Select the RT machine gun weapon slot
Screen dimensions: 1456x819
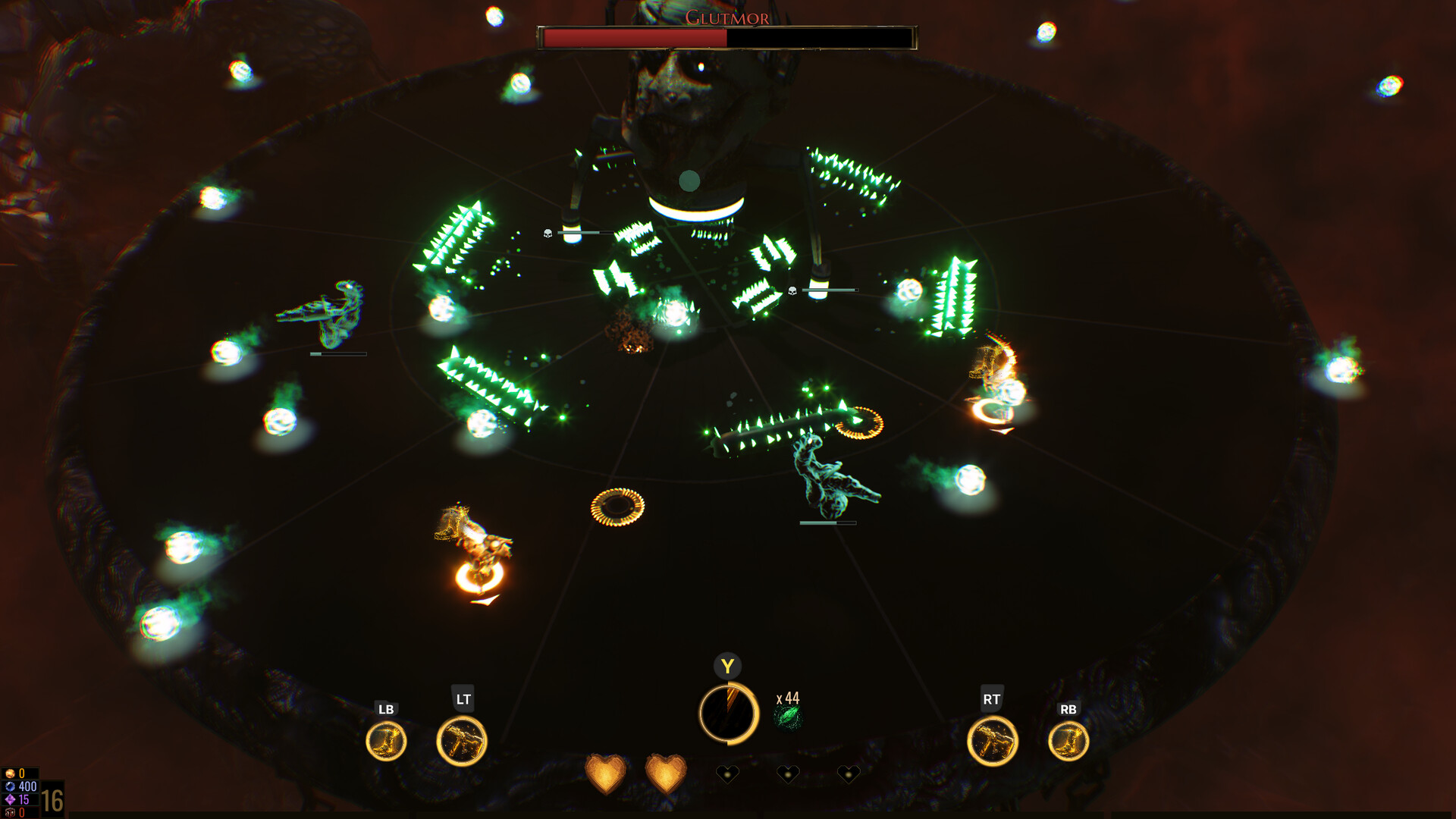994,740
